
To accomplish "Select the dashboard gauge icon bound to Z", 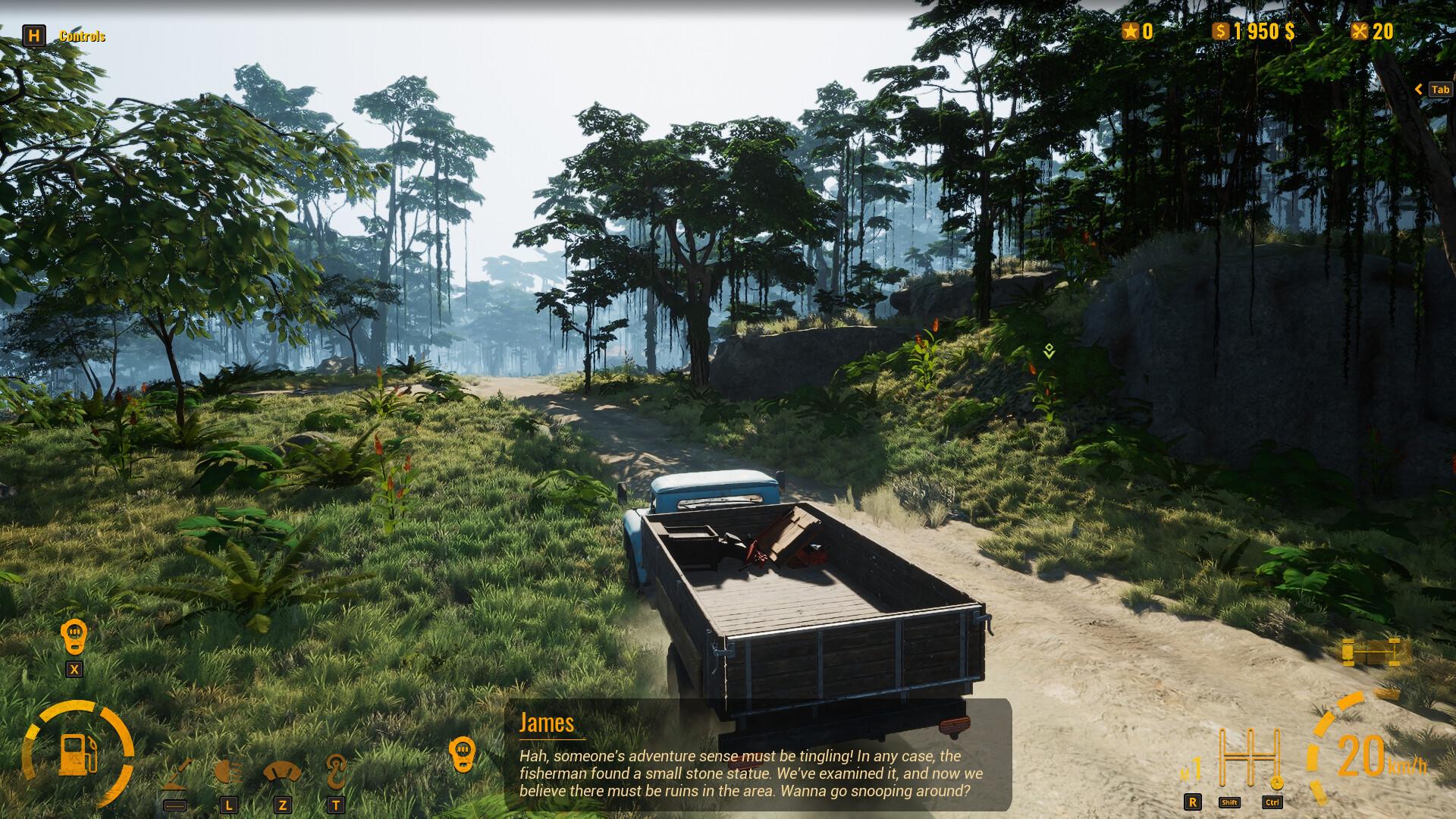I will tap(284, 772).
